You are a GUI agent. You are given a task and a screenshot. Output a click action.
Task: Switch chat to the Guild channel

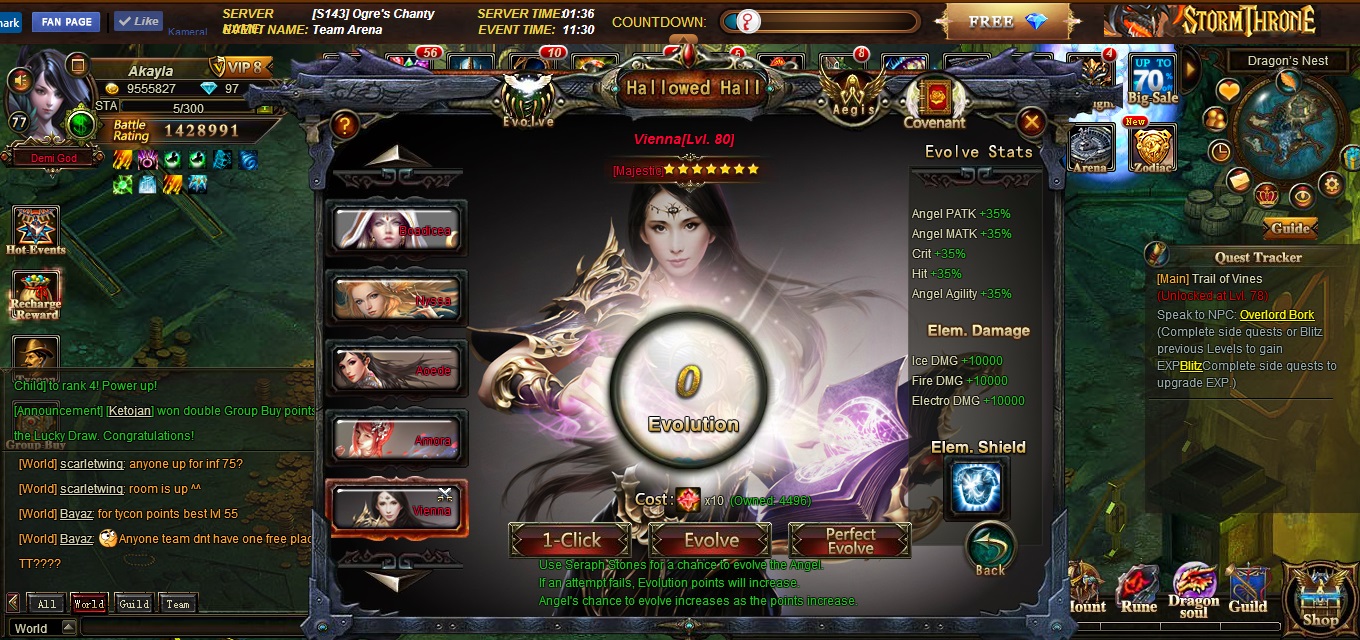[134, 604]
